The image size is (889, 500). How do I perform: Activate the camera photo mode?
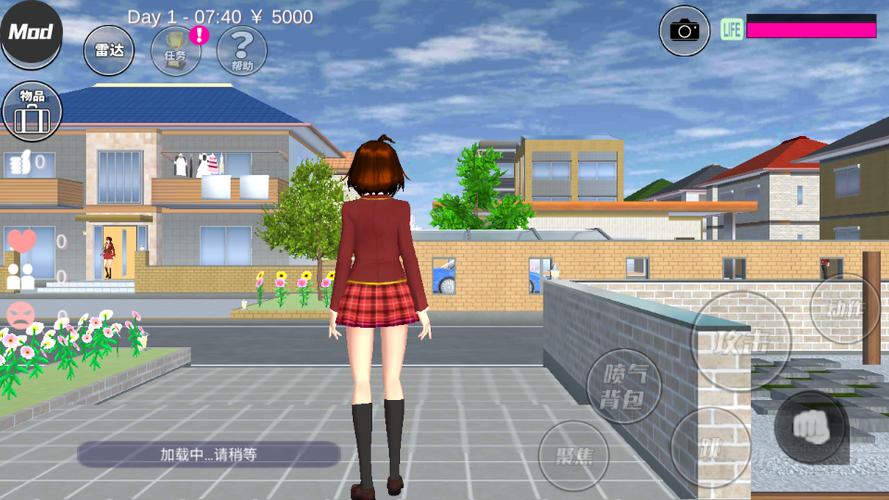click(685, 30)
